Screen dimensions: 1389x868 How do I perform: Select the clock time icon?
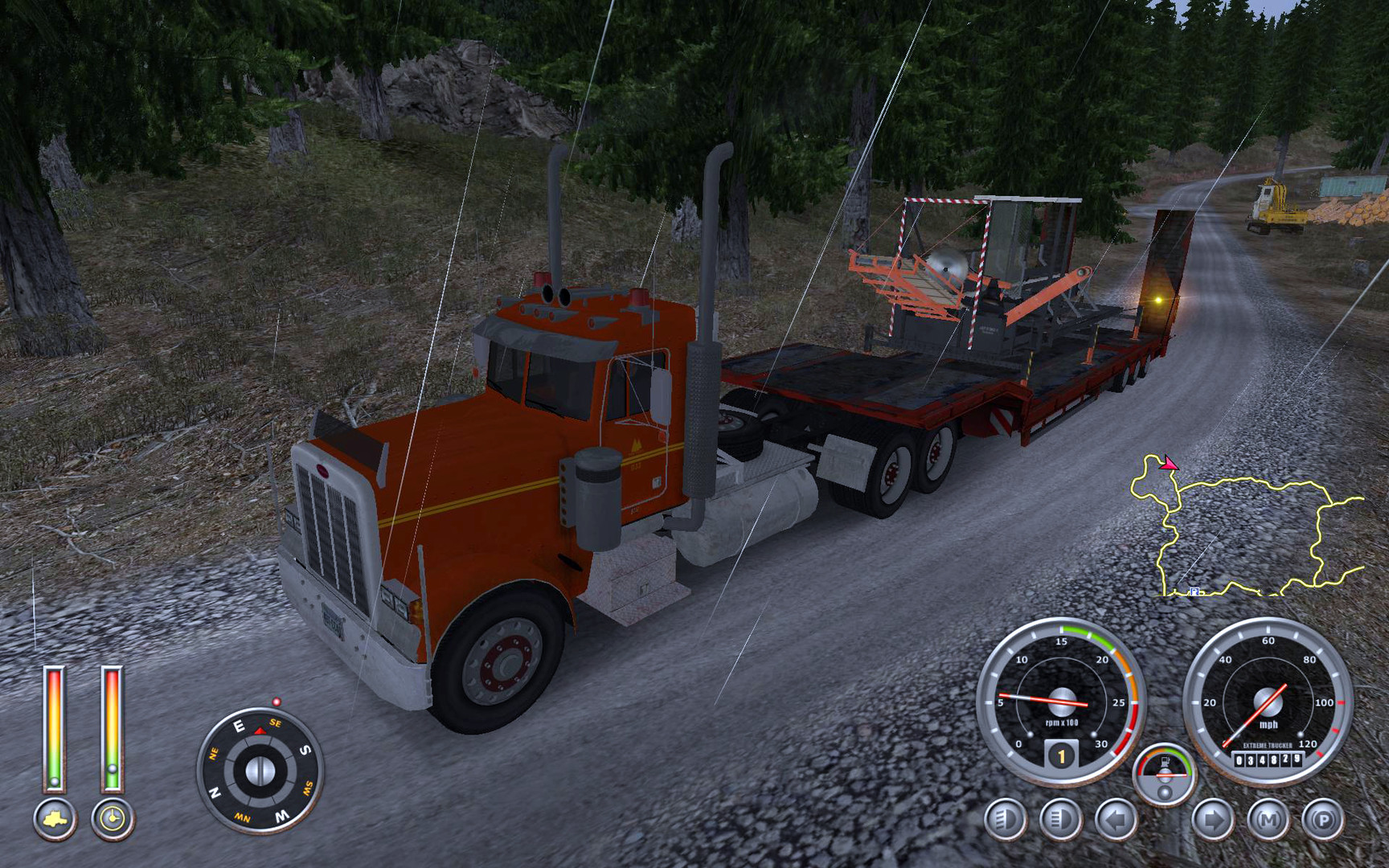point(110,817)
